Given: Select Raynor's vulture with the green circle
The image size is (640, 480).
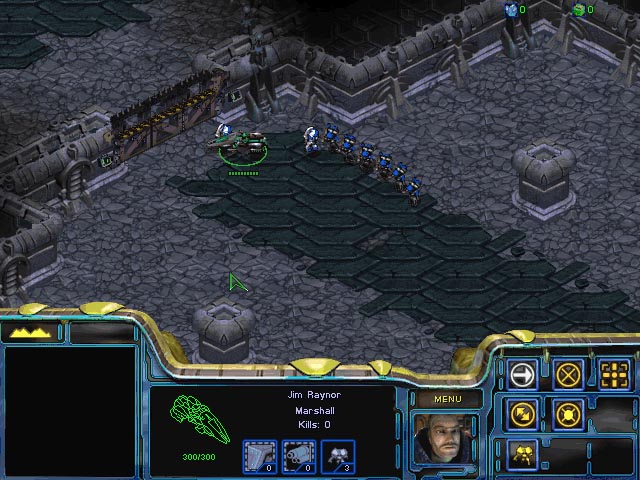Looking at the screenshot, I should 241,145.
